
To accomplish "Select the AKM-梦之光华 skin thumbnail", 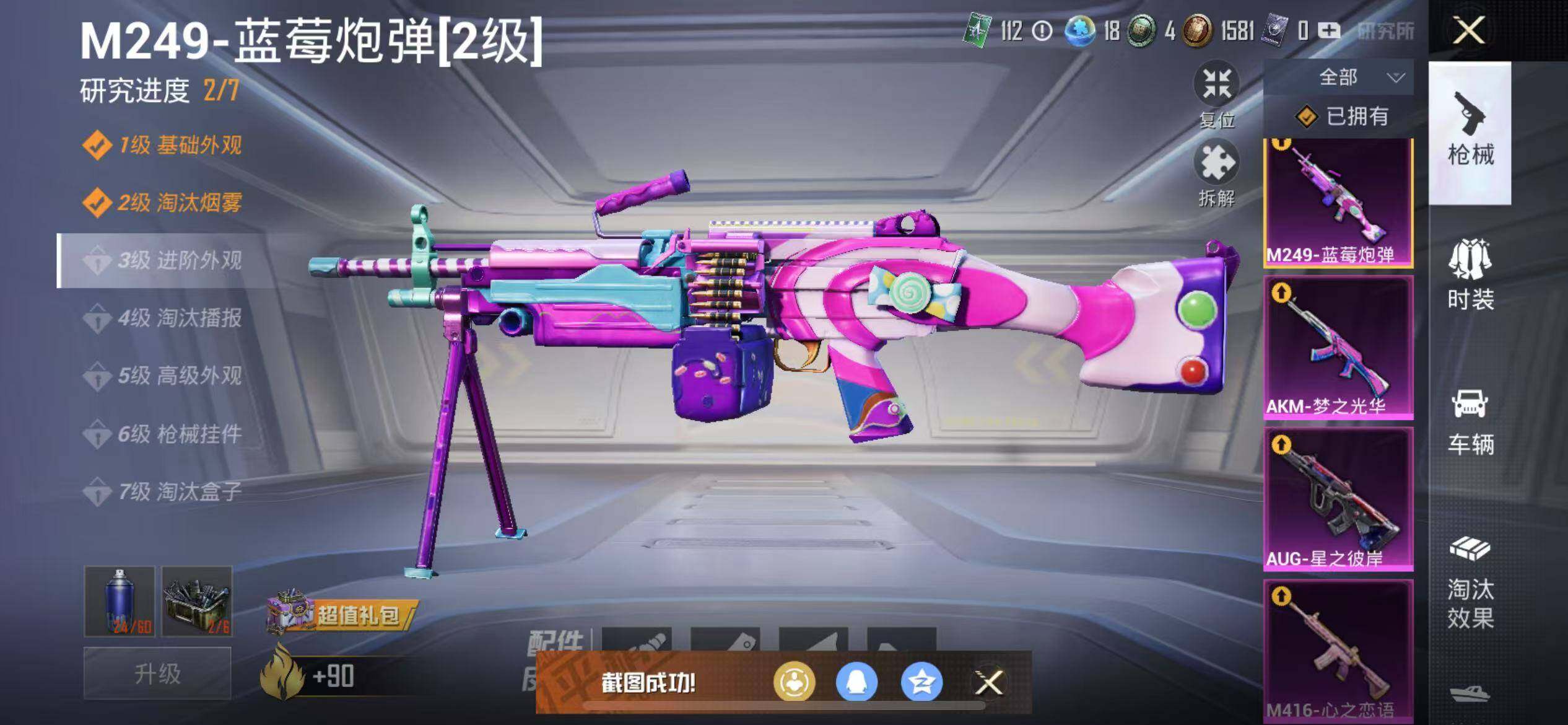I will (x=1338, y=347).
